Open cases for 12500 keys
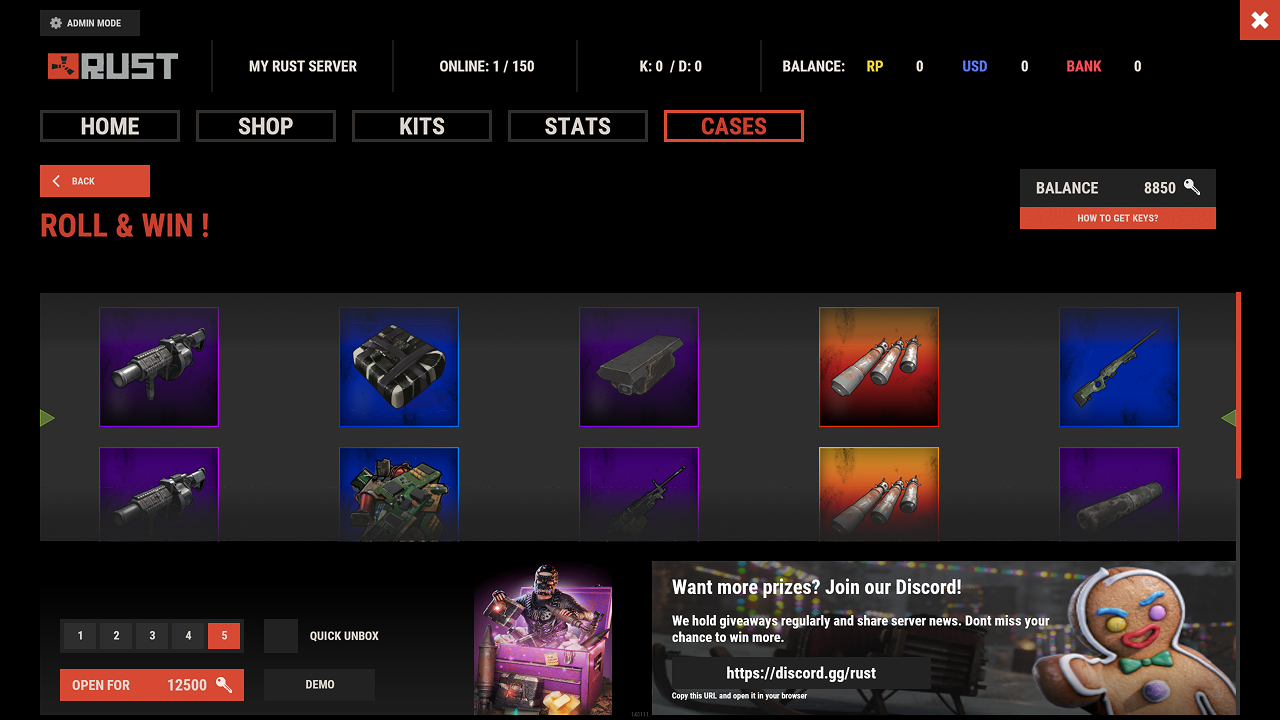The width and height of the screenshot is (1280, 720). tap(152, 685)
